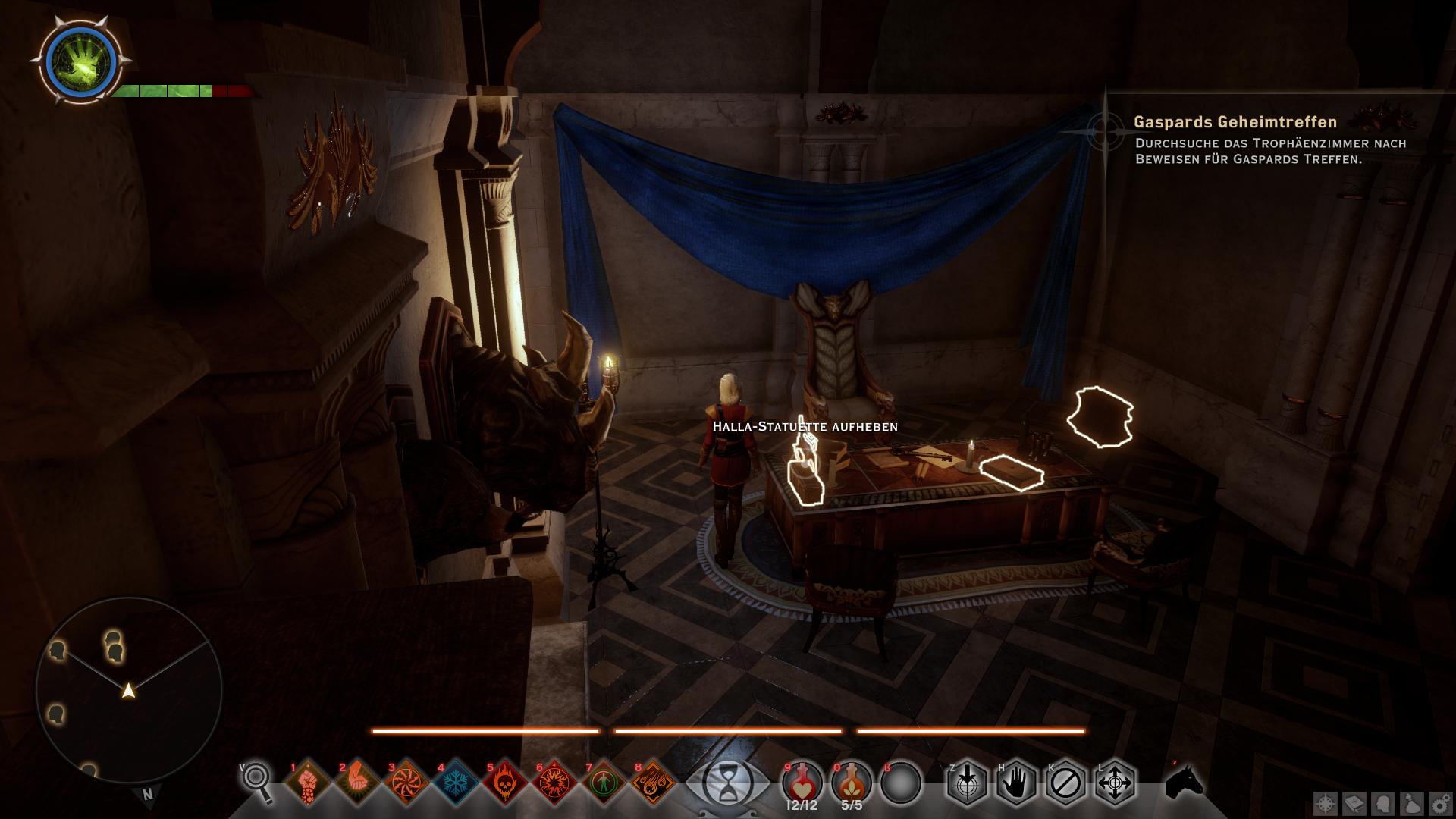Drink the red heart health potion
This screenshot has width=1456, height=819.
coord(802,781)
